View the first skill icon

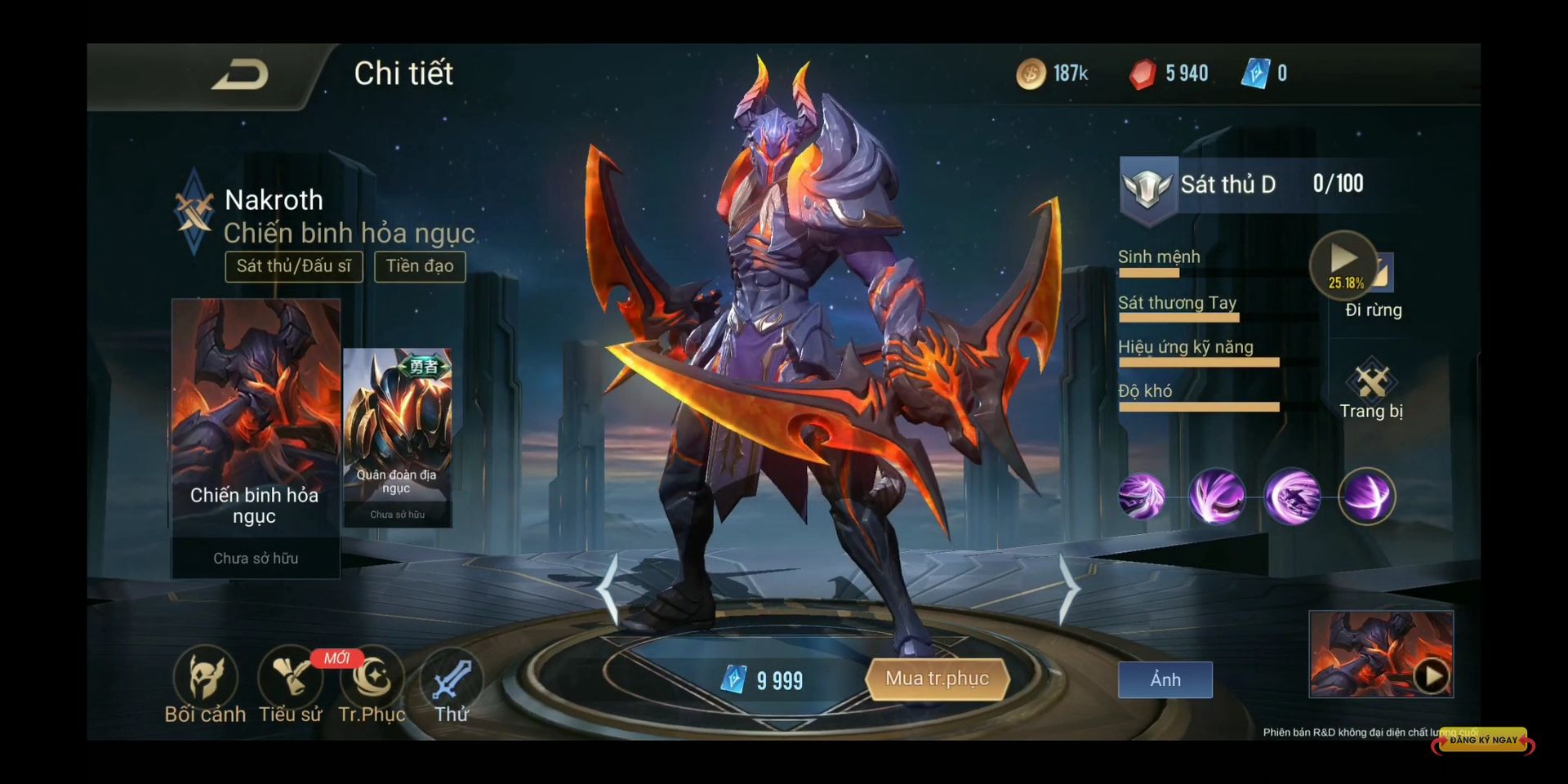point(1142,496)
